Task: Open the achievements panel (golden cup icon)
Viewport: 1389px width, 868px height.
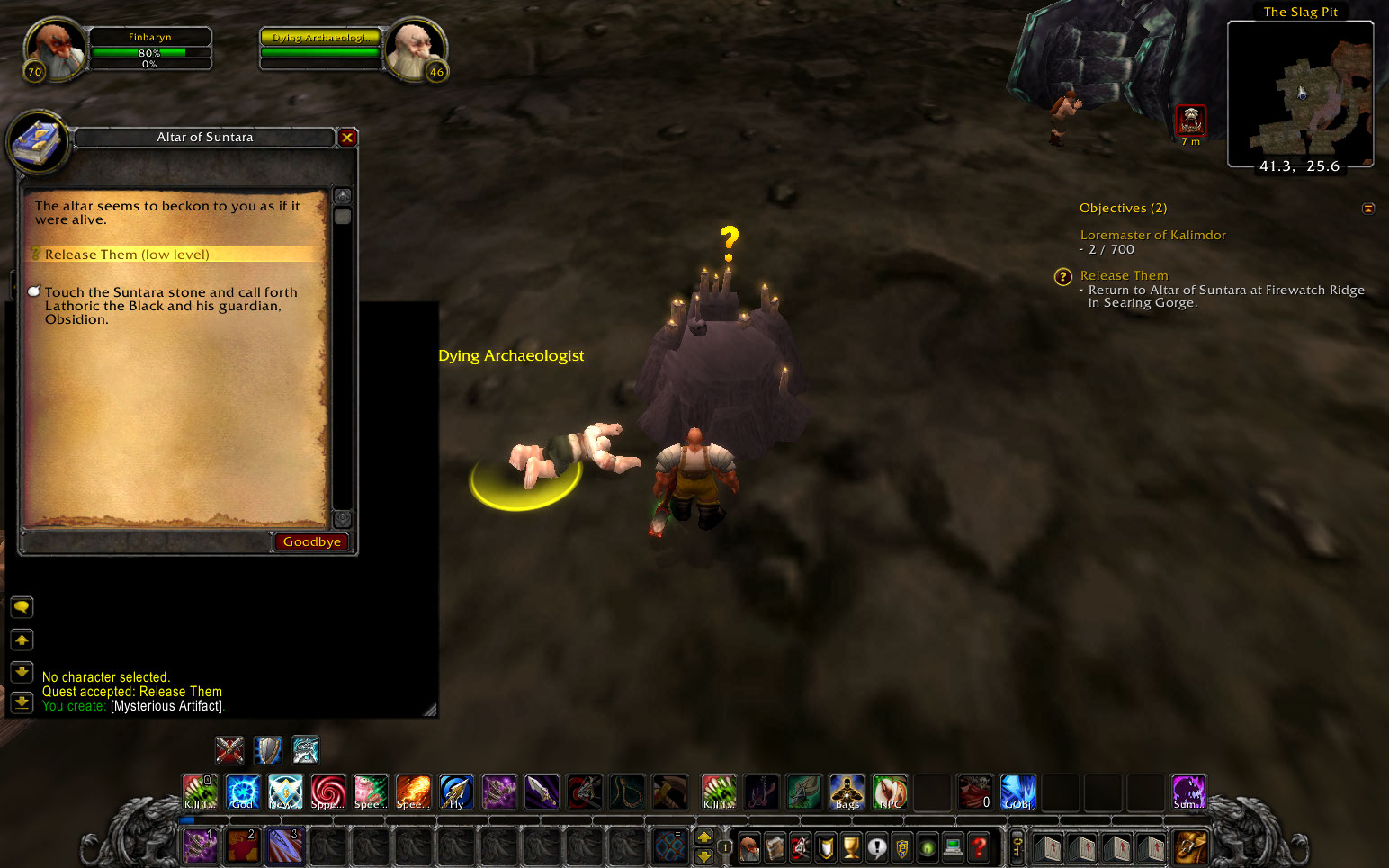Action: (849, 847)
